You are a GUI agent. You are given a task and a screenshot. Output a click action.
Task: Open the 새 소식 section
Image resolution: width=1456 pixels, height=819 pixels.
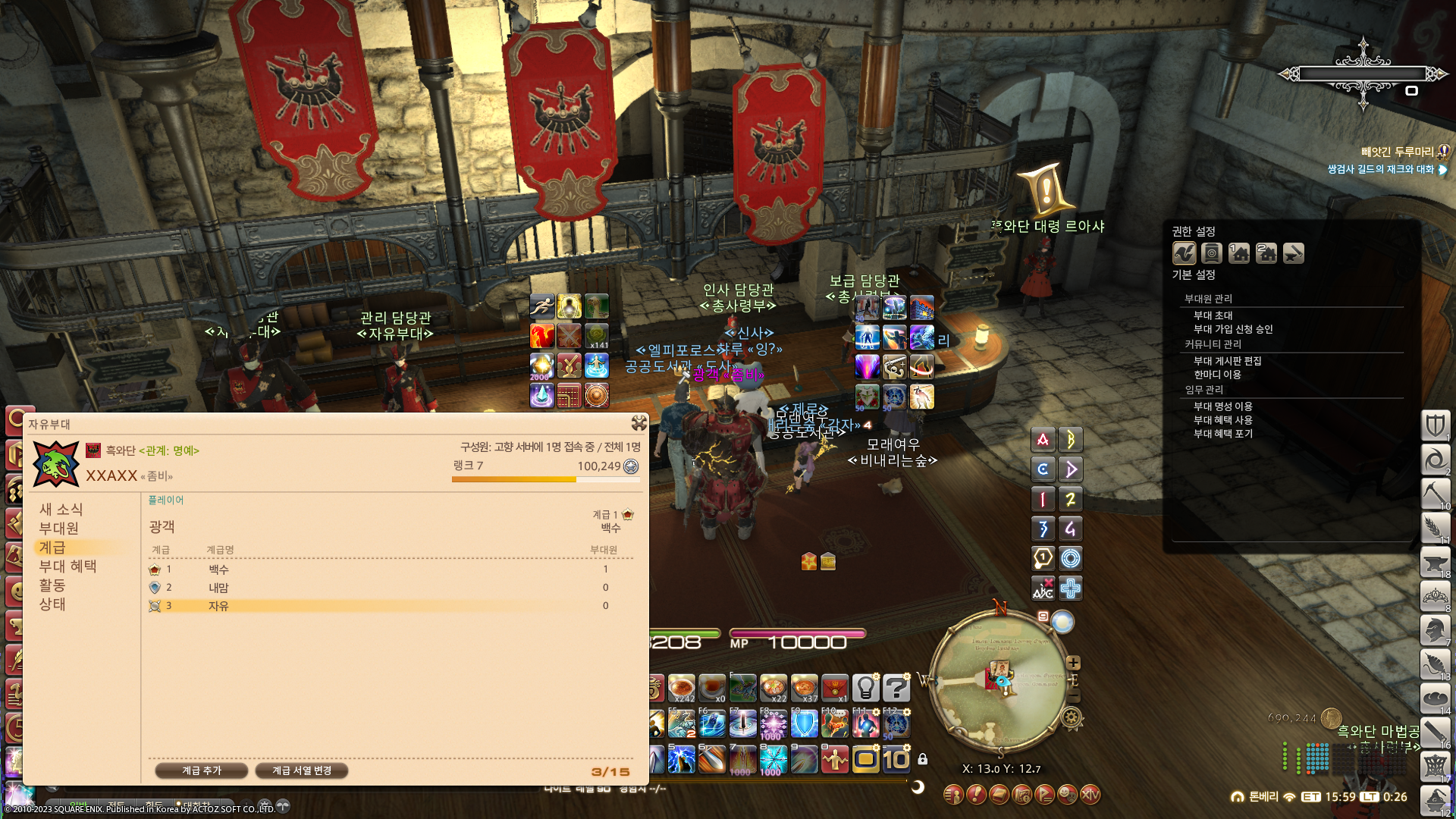coord(61,510)
